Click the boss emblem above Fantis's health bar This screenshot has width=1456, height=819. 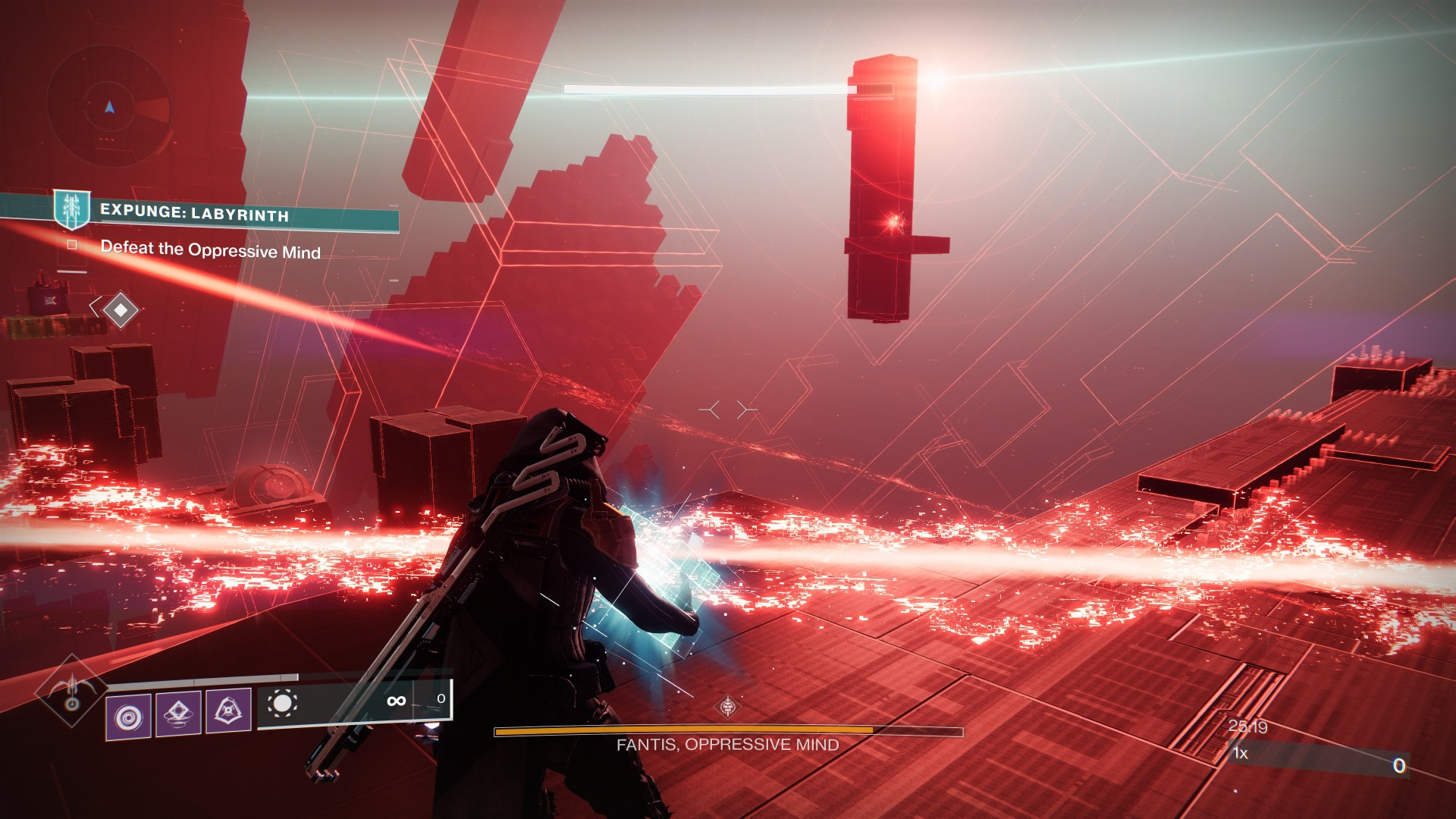tap(728, 707)
